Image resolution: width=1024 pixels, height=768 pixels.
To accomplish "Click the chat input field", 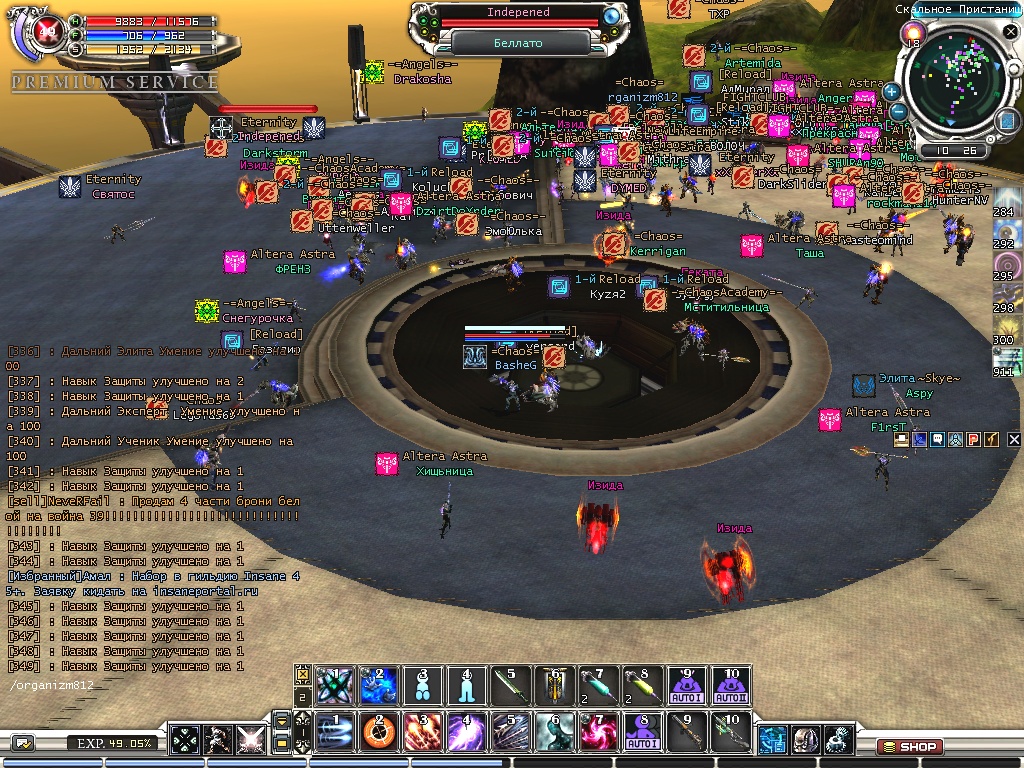I will [150, 686].
